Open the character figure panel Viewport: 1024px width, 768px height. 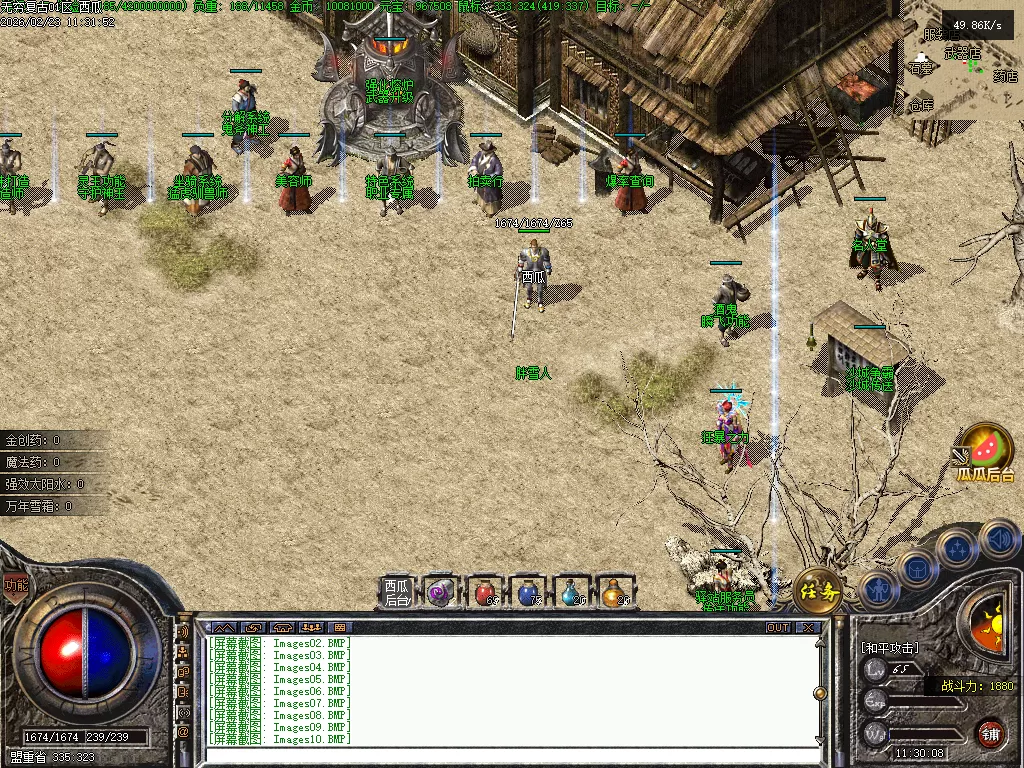877,588
